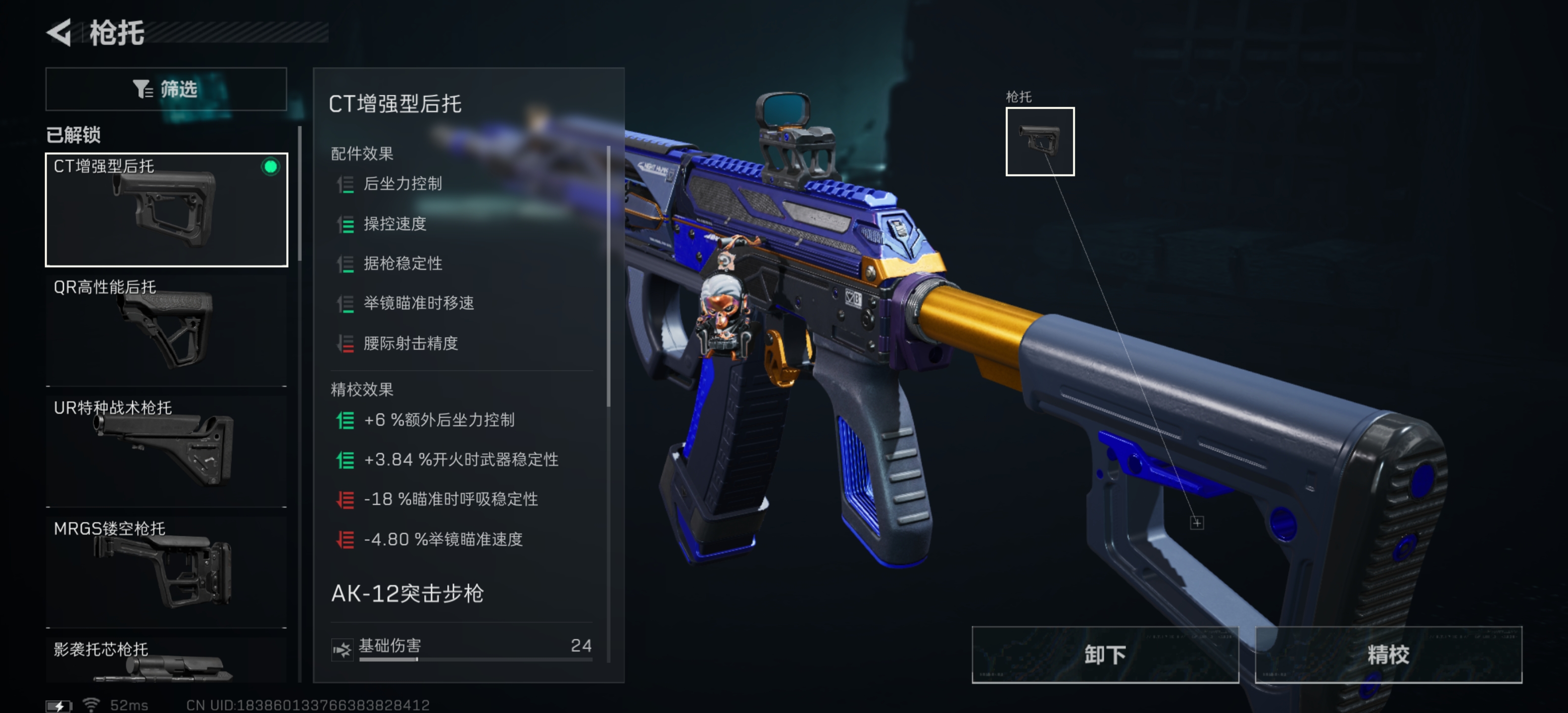Viewport: 1568px width, 713px height.
Task: Click the wifi signal icon at bottom left
Action: tap(91, 704)
